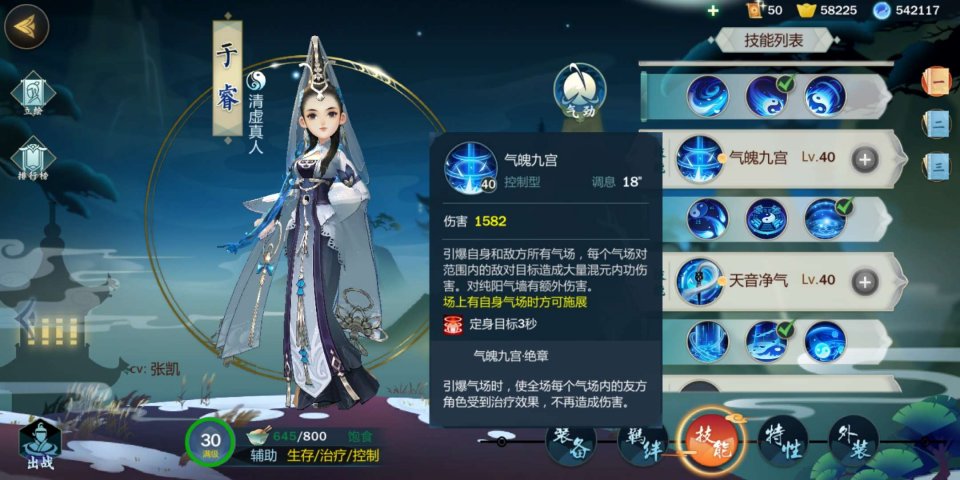Choose skill page 一 (orange book)
The width and height of the screenshot is (960, 480).
tap(939, 79)
